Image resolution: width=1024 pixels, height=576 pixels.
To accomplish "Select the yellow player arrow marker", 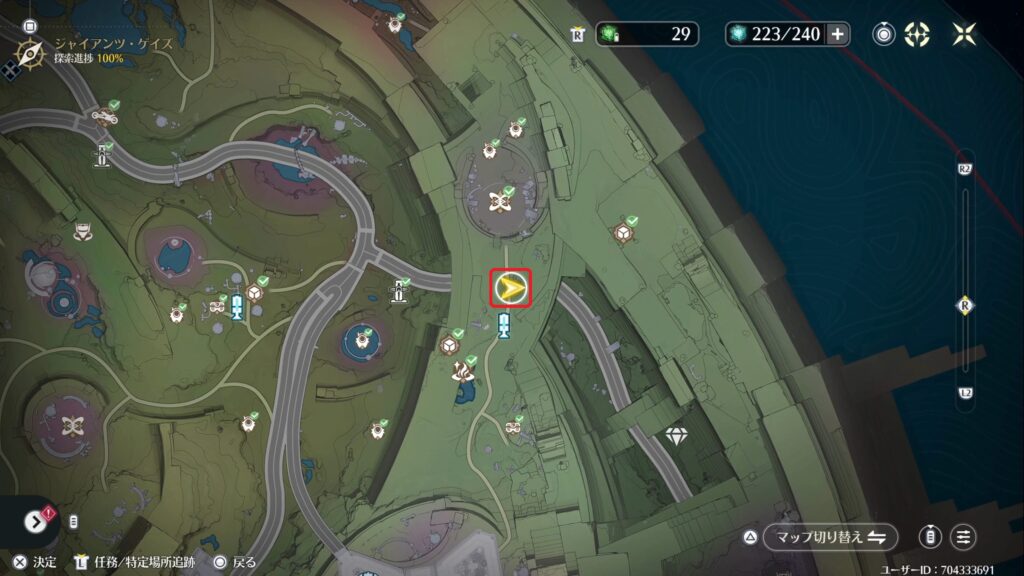I will [x=510, y=289].
